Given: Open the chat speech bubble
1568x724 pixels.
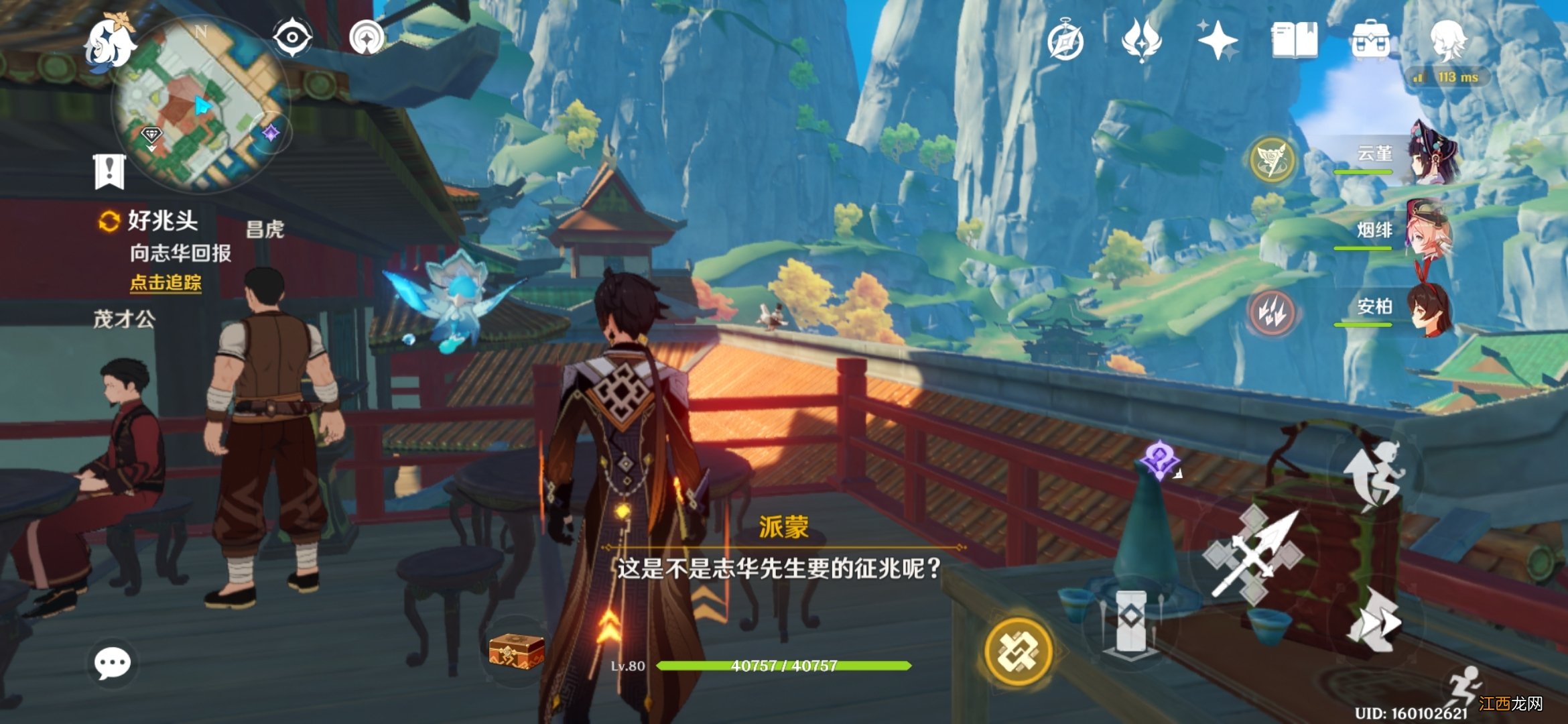Looking at the screenshot, I should point(112,663).
